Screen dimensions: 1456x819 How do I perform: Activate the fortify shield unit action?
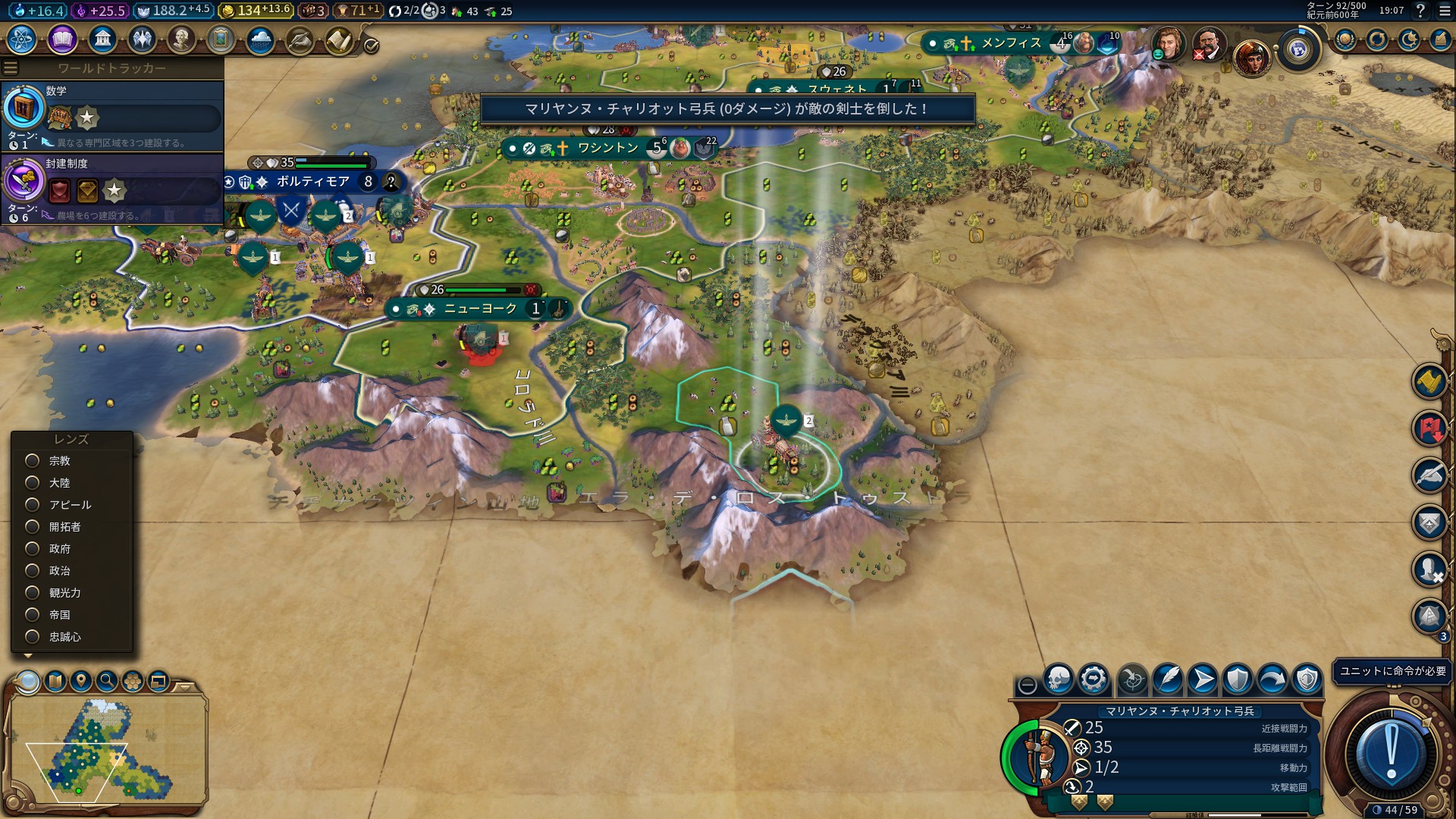(1238, 679)
